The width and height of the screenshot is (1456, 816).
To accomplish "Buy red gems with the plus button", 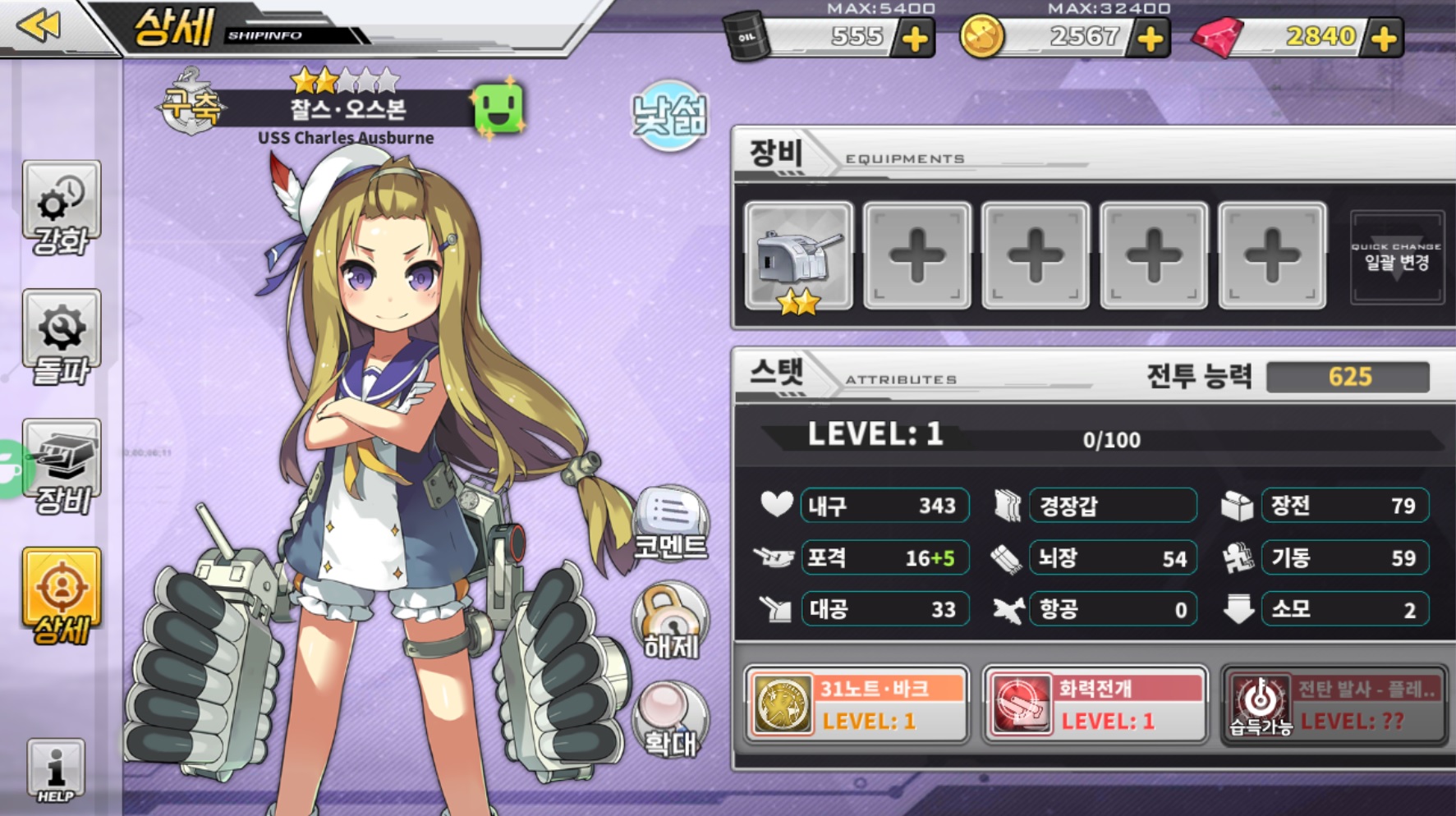I will (1384, 38).
